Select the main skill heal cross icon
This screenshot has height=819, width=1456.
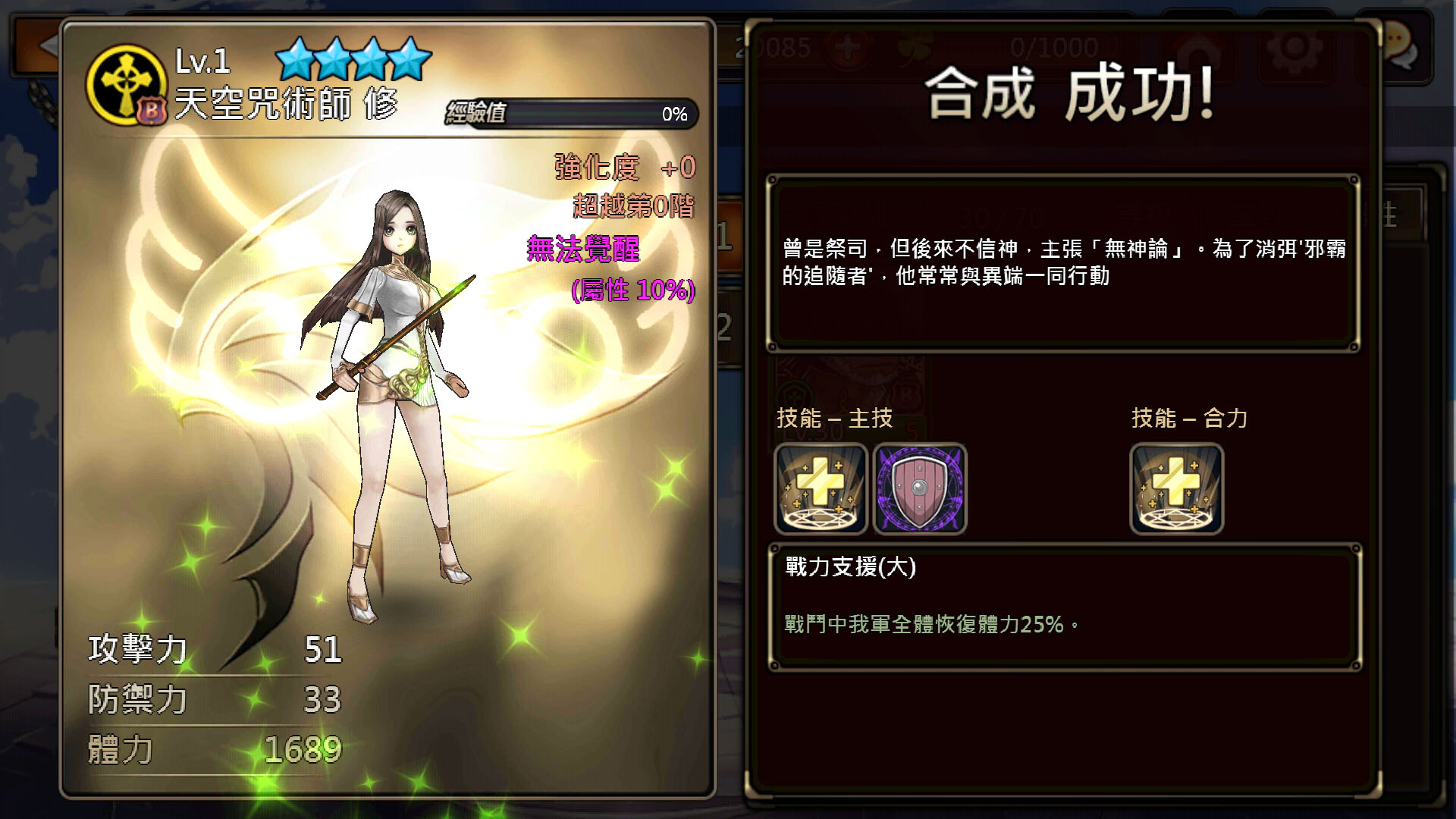coord(820,489)
